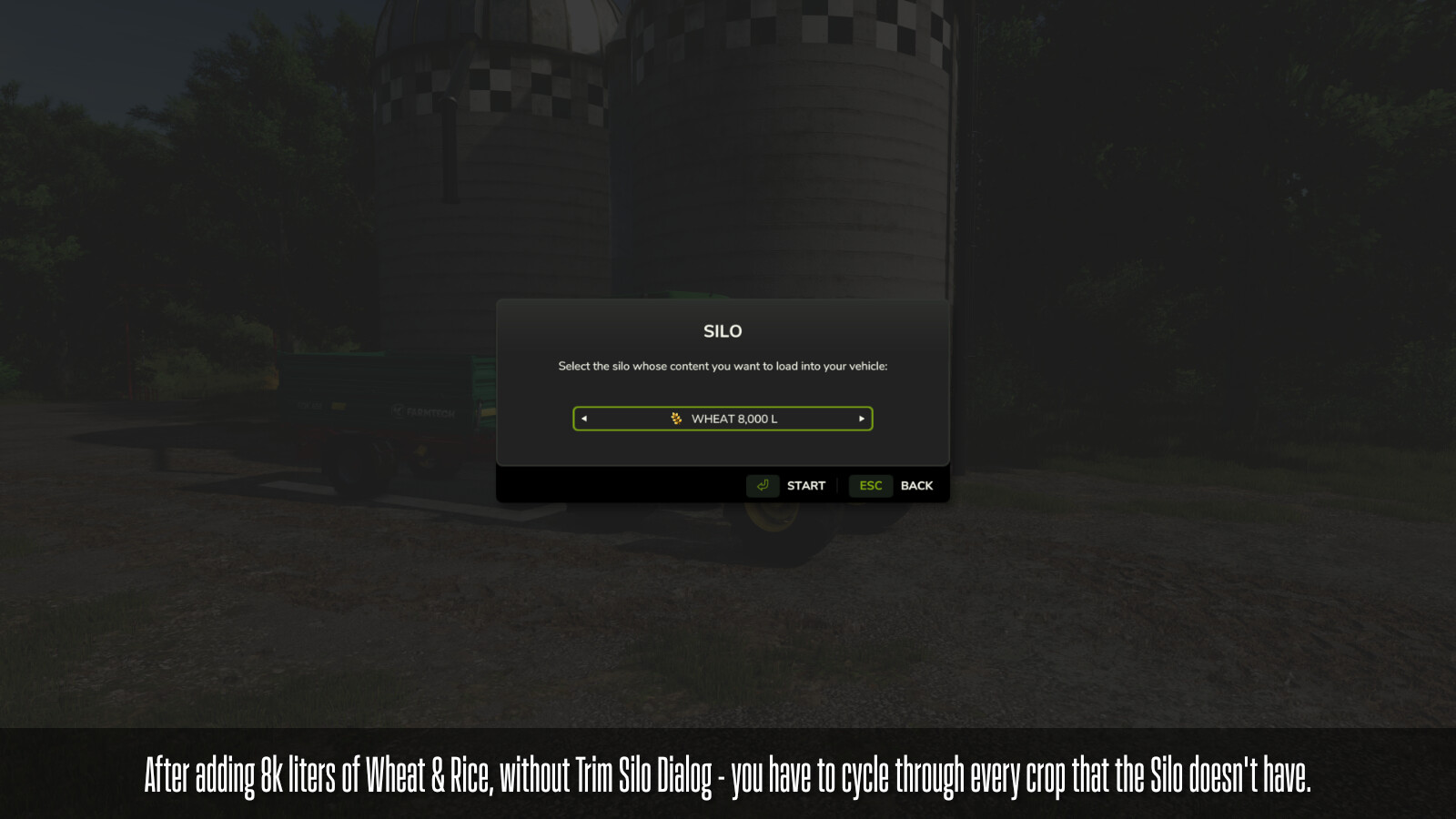Activate START in the bottom action bar
The height and width of the screenshot is (819, 1456).
tap(805, 485)
